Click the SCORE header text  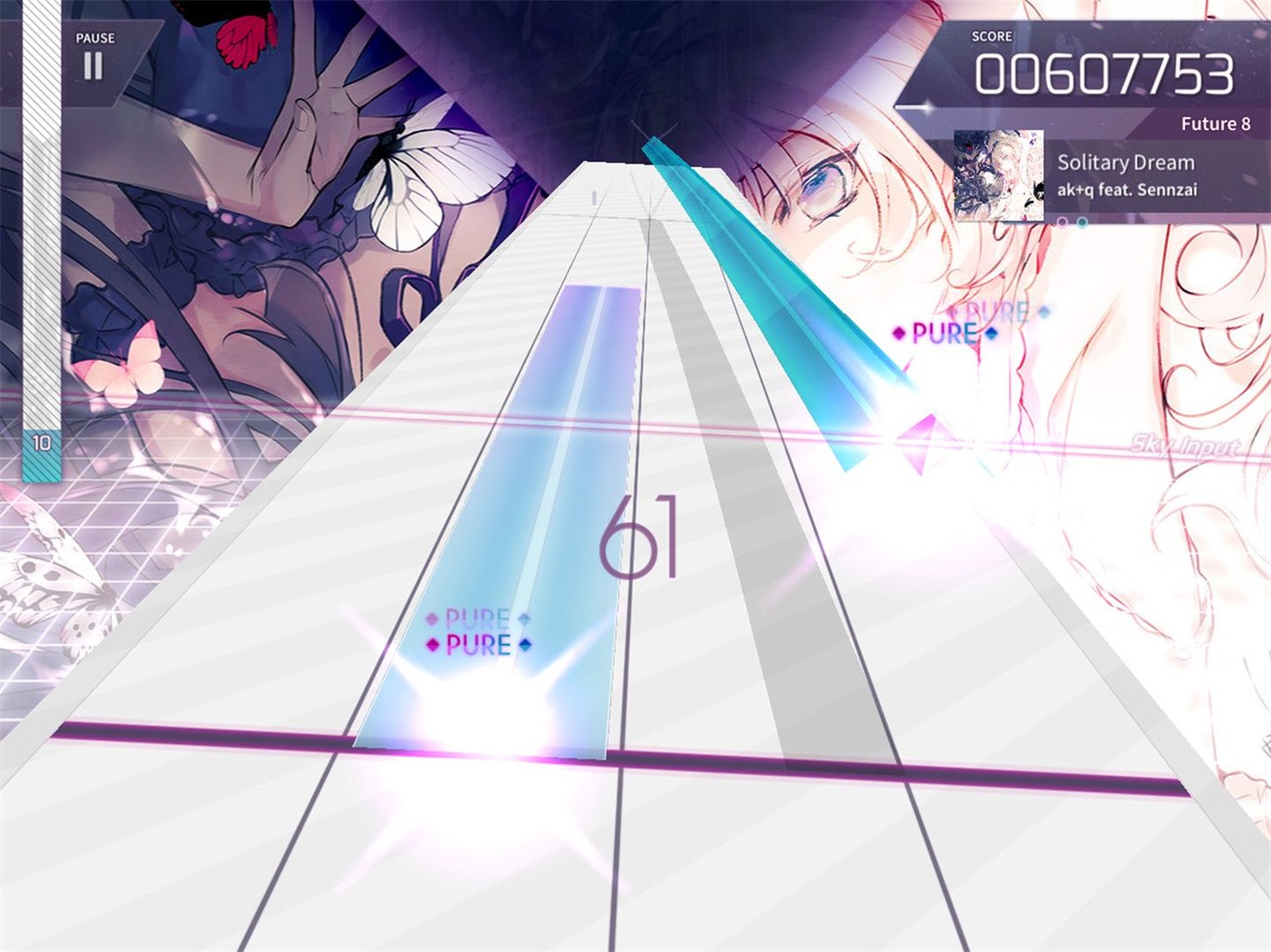(x=992, y=35)
